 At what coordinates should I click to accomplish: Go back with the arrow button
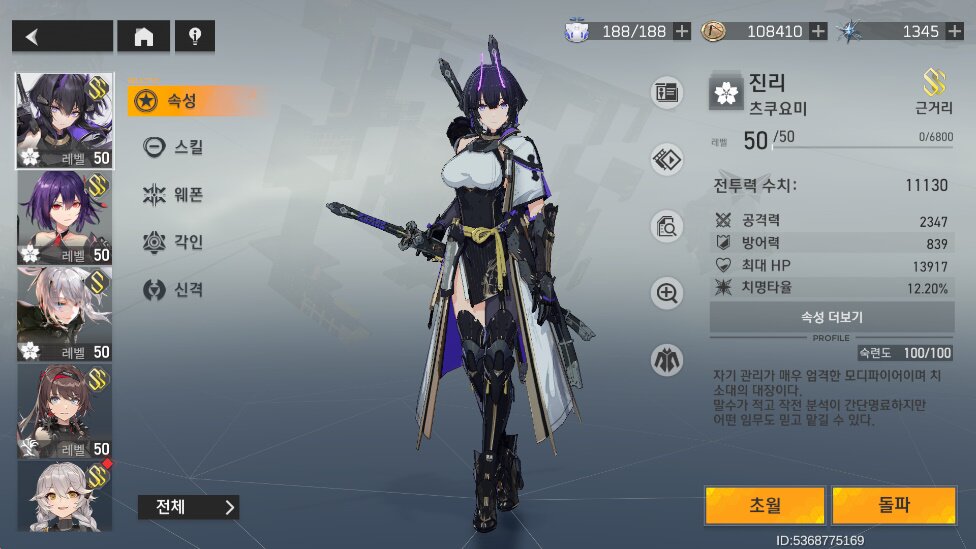tap(62, 36)
